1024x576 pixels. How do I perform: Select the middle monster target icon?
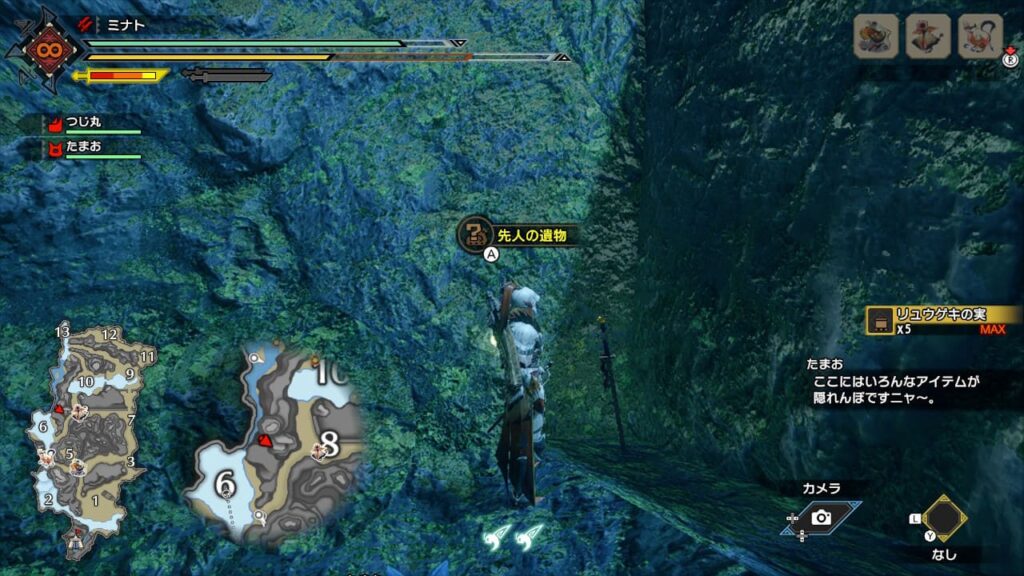(x=927, y=37)
